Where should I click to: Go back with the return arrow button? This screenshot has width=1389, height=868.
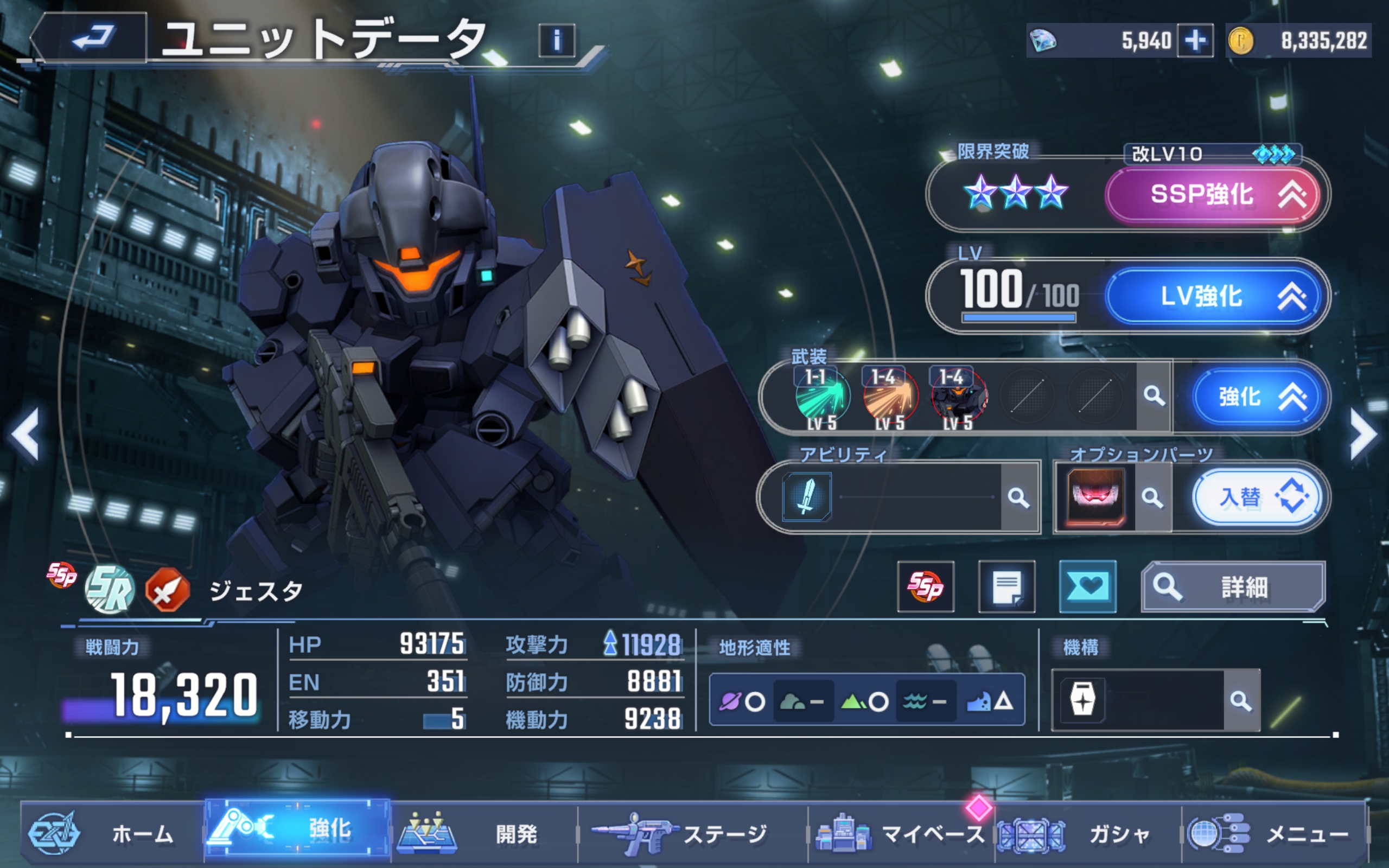(92, 38)
